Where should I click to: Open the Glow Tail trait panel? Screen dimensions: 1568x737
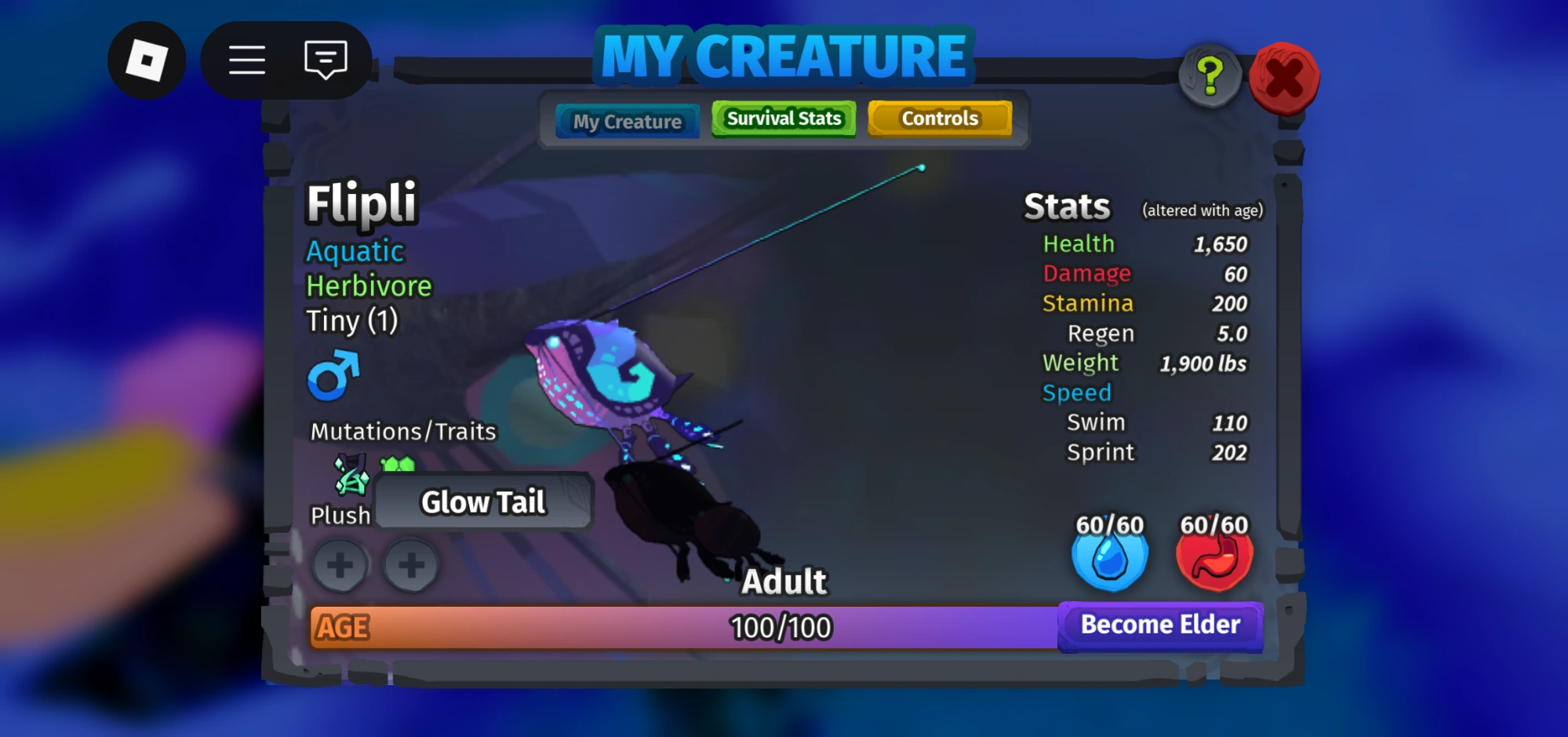click(x=483, y=502)
